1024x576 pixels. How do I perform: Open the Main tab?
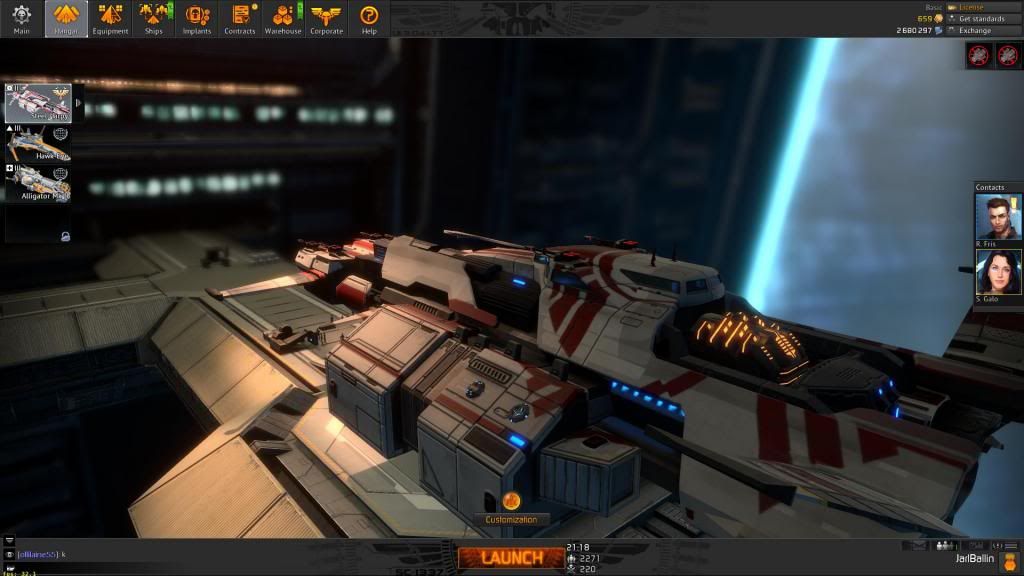coord(22,18)
